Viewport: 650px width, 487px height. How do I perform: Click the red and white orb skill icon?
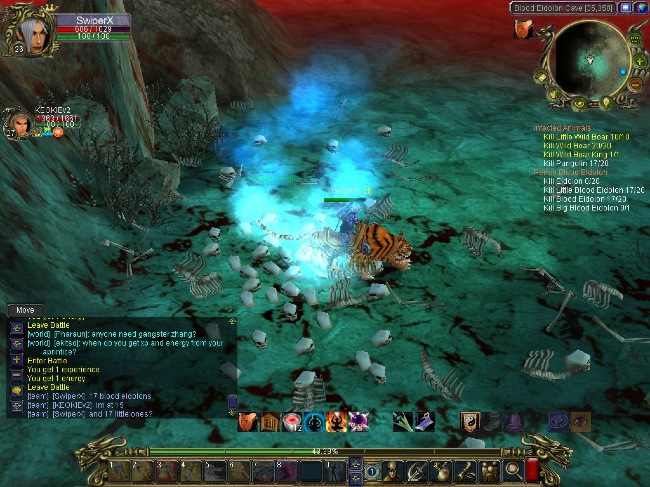[292, 422]
